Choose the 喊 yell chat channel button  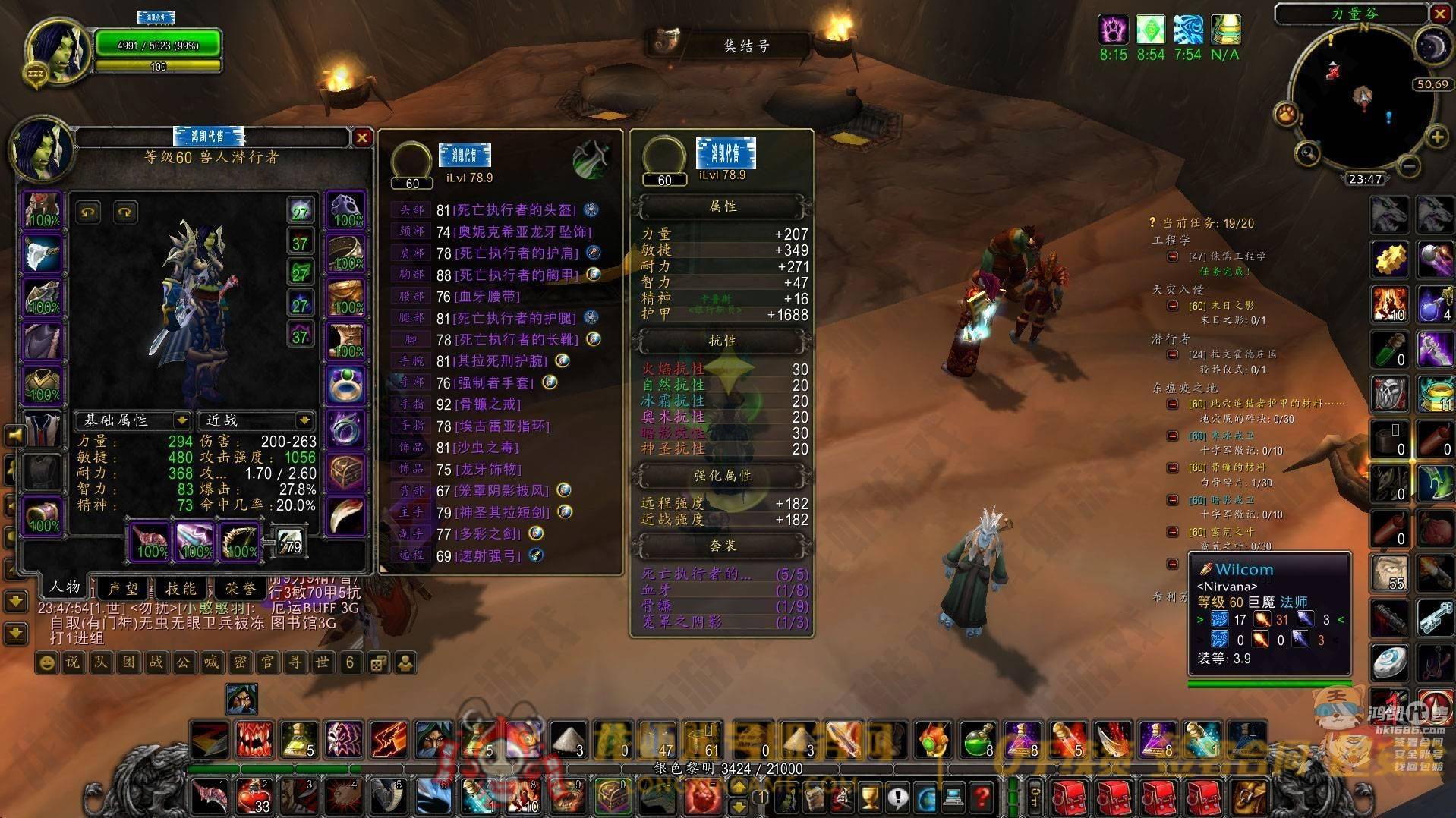(x=211, y=662)
